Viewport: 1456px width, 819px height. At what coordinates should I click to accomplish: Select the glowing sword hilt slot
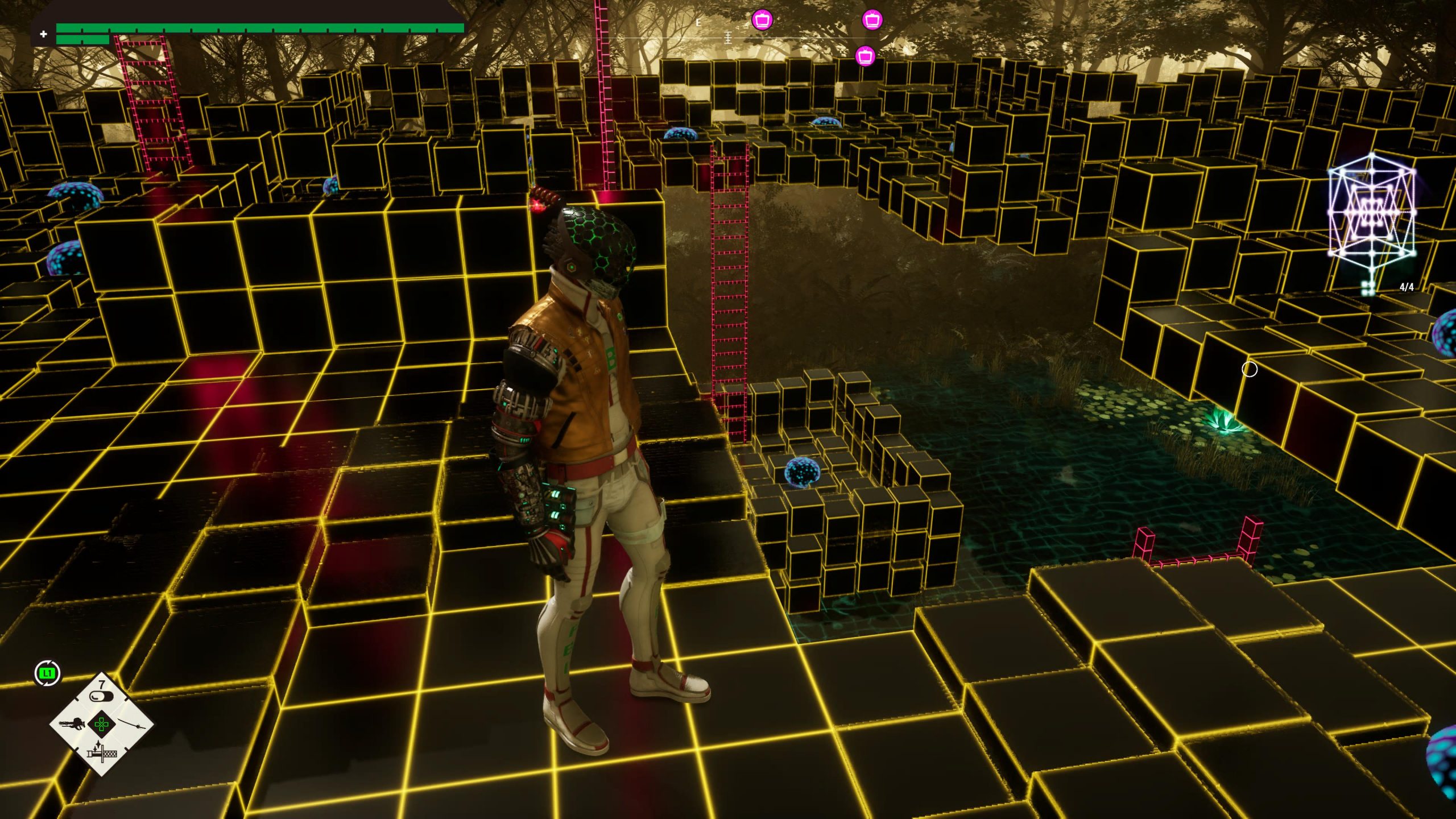[x=102, y=753]
